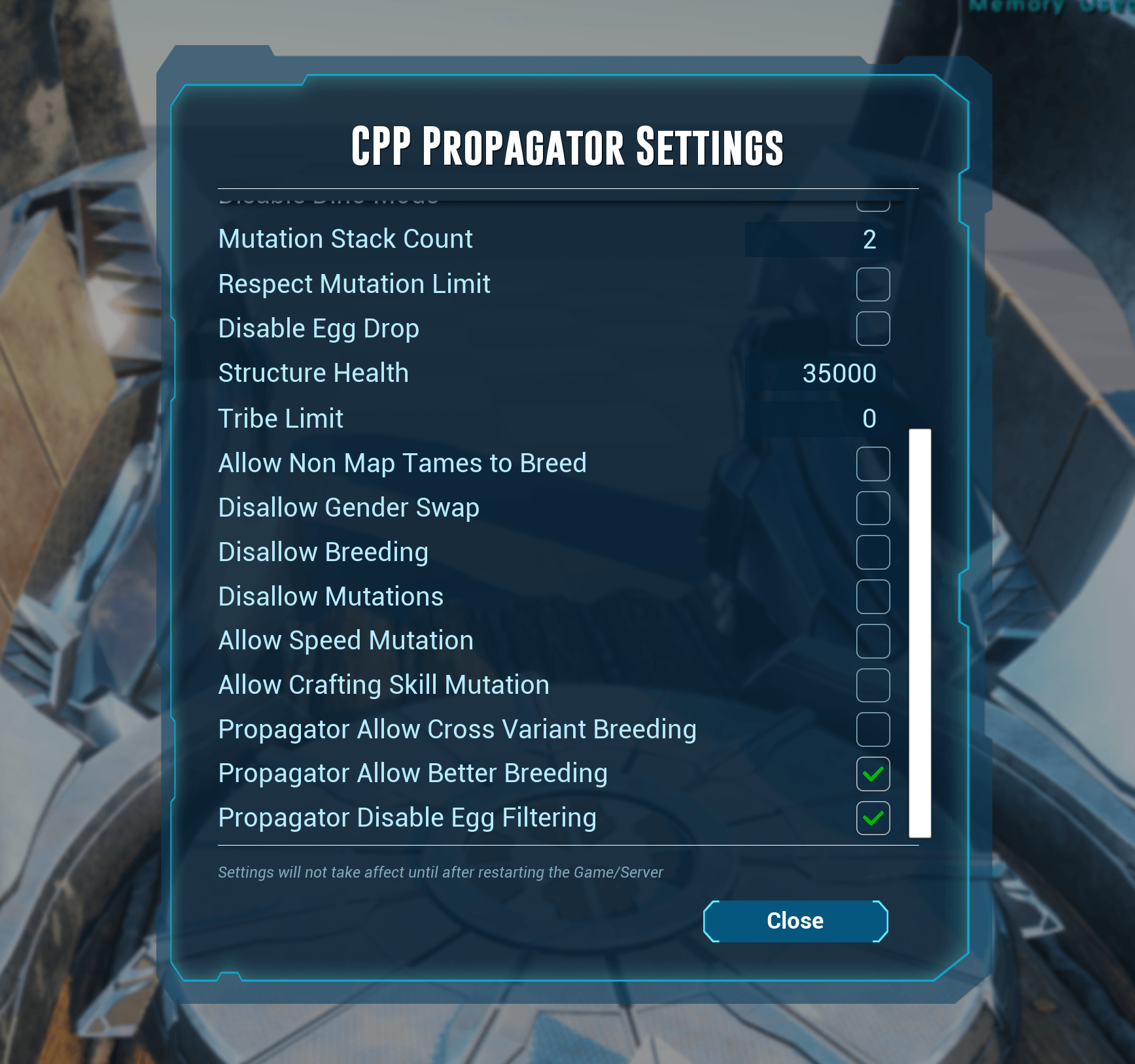
Task: Enable the Disallow Breeding option
Action: click(873, 553)
